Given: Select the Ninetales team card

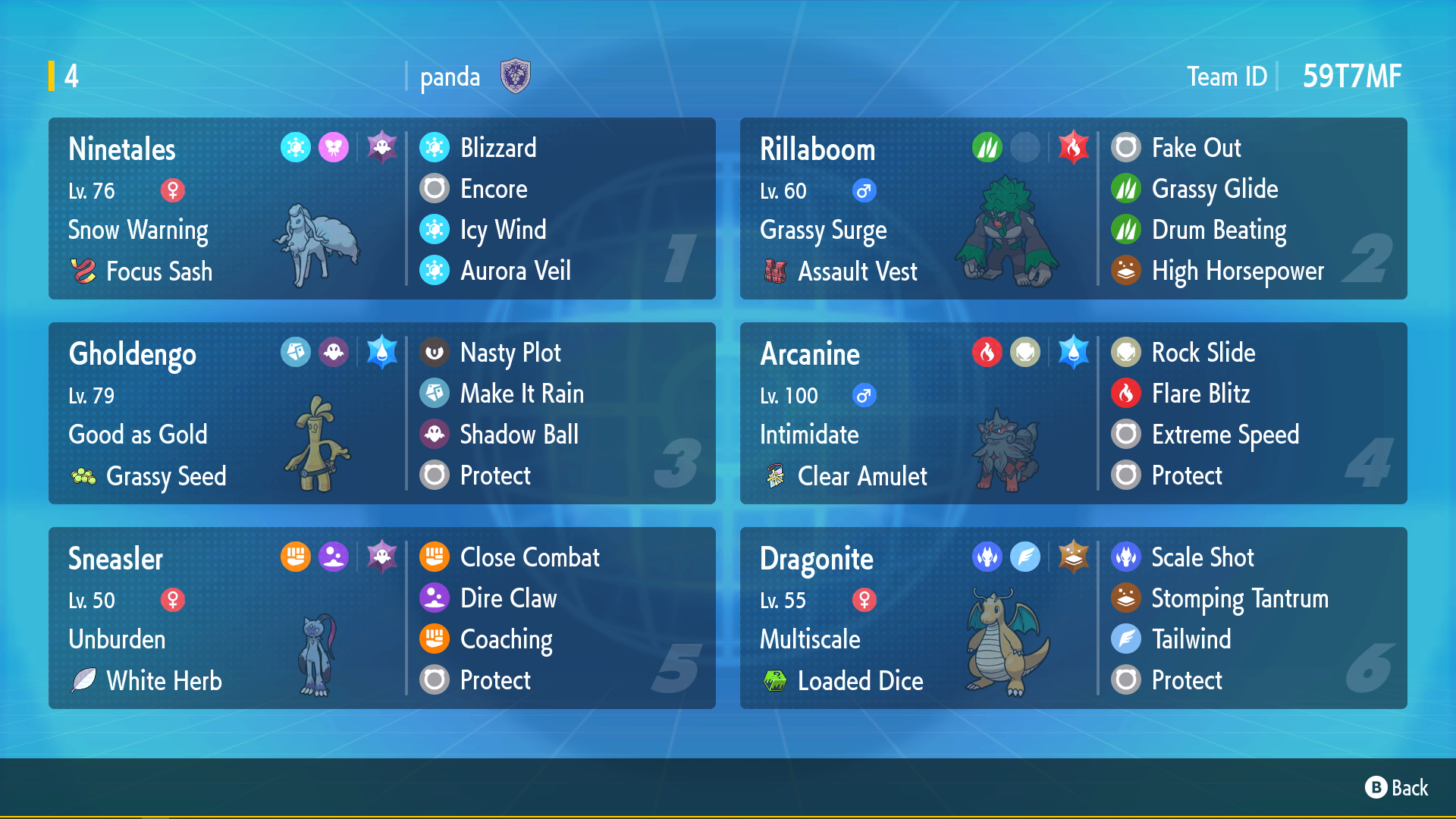Looking at the screenshot, I should (x=381, y=209).
